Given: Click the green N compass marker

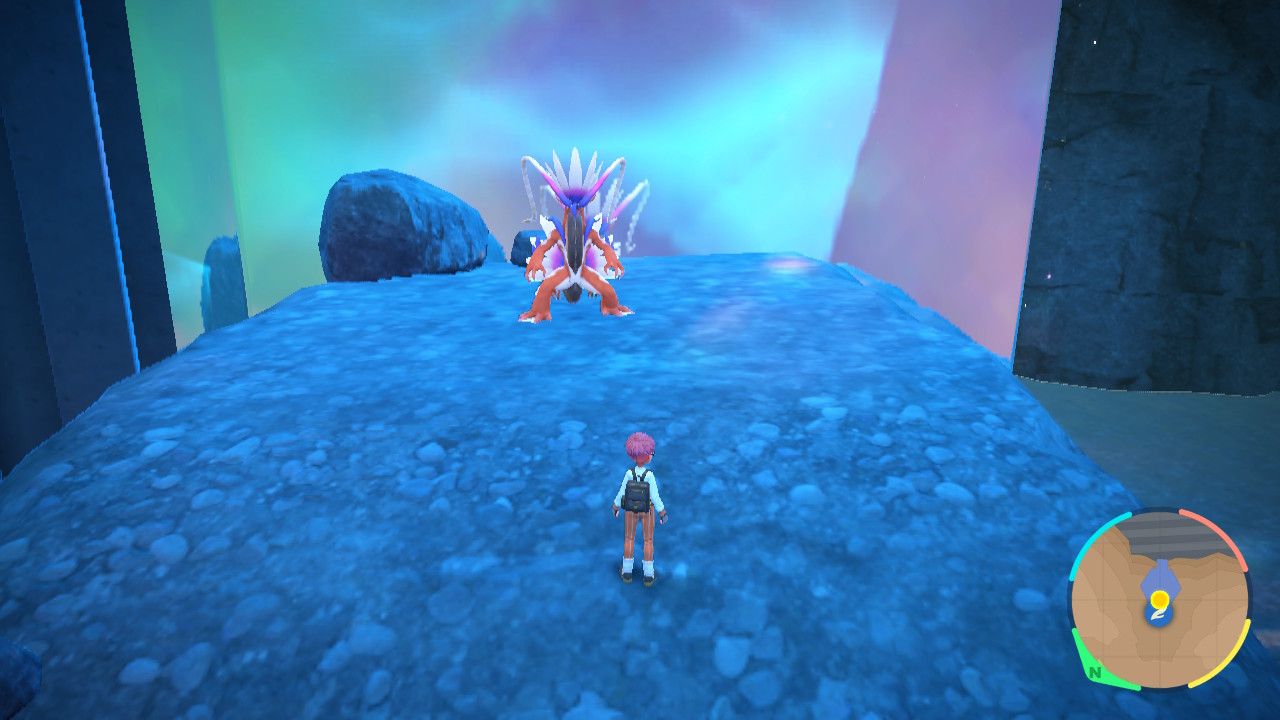Looking at the screenshot, I should pos(1096,672).
